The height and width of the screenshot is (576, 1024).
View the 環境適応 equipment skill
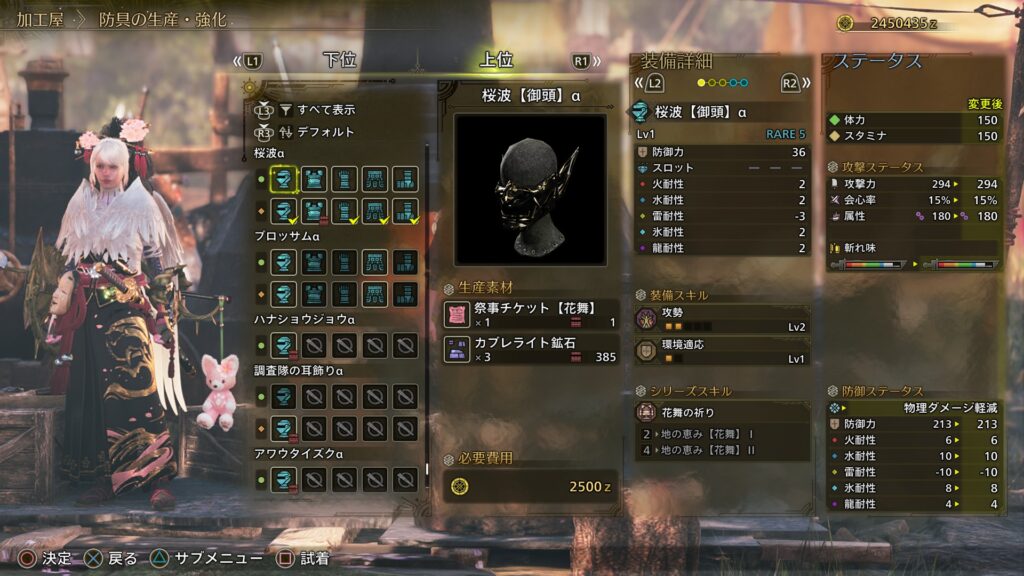pos(721,351)
